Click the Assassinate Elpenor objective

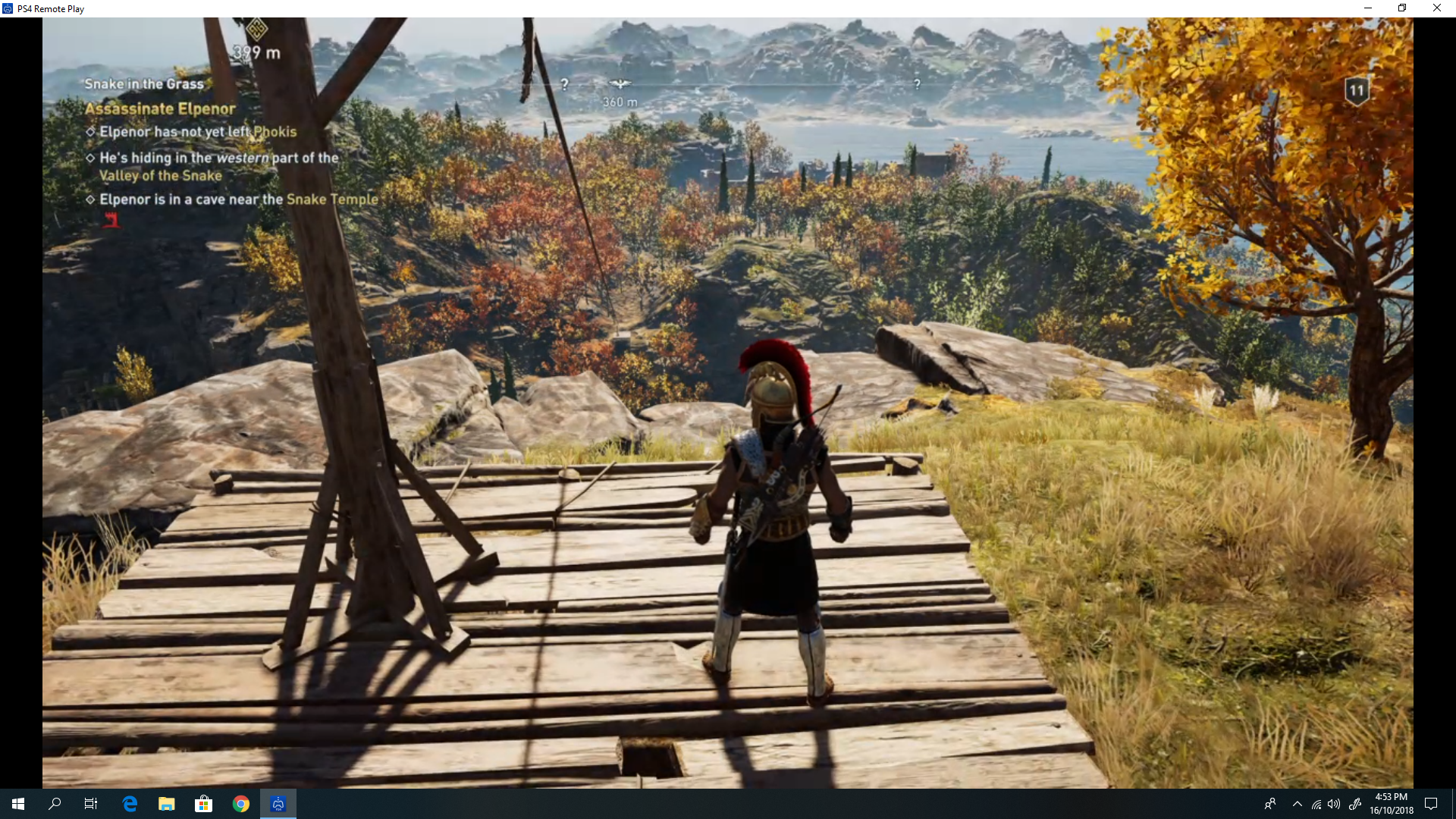tap(160, 109)
